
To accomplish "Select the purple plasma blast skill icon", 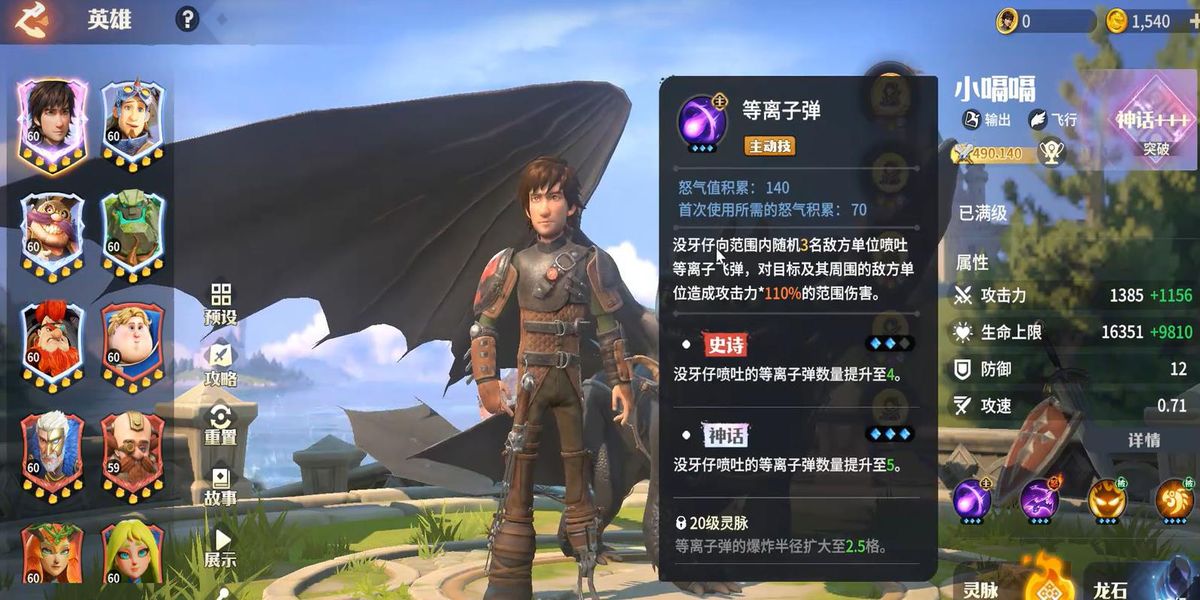I will 971,499.
